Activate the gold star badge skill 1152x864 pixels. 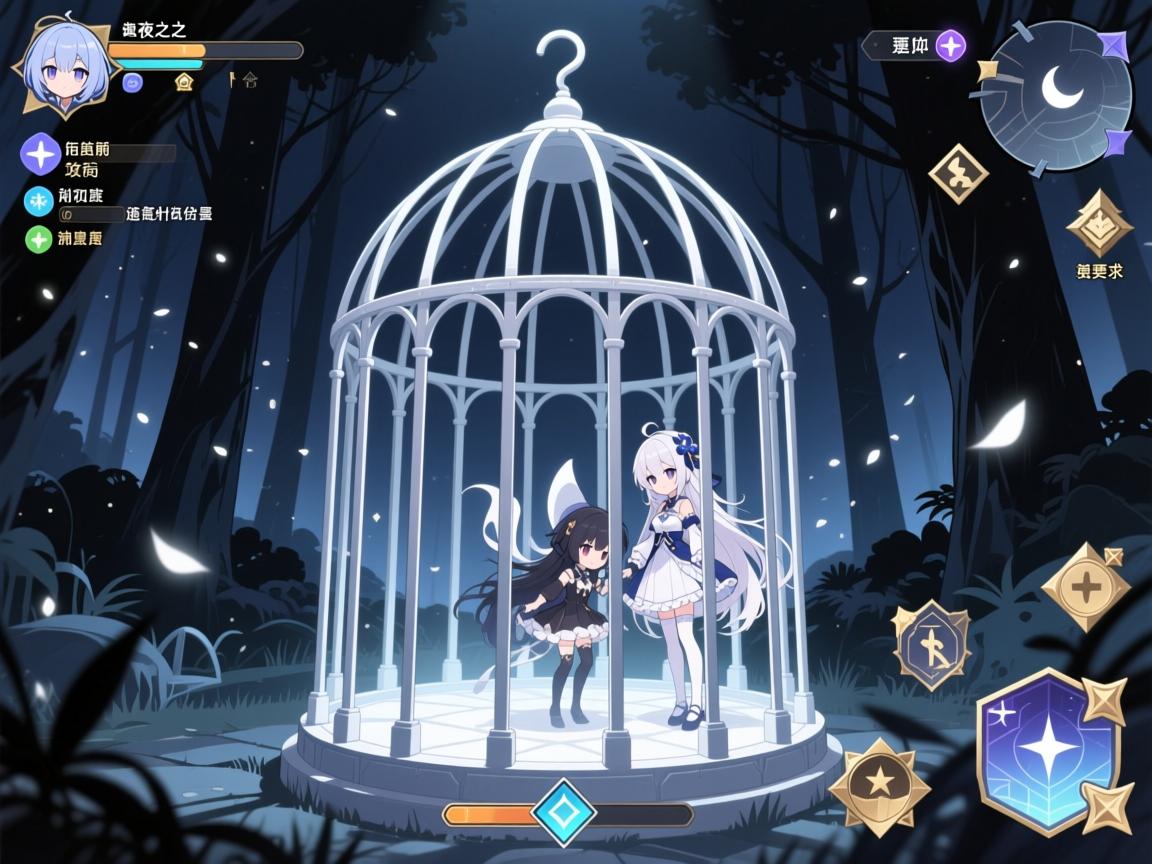point(879,787)
